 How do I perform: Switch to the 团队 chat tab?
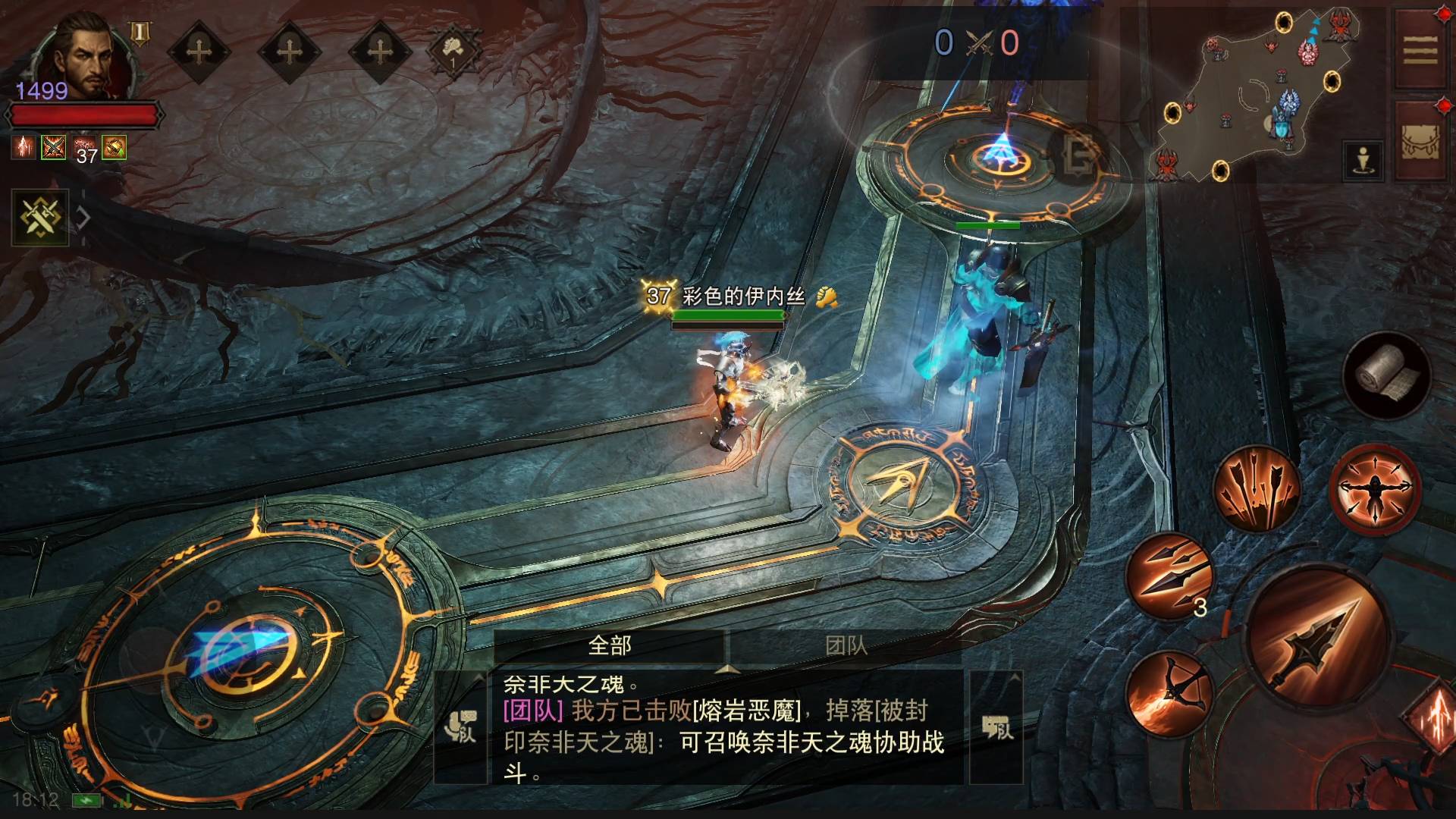click(846, 646)
